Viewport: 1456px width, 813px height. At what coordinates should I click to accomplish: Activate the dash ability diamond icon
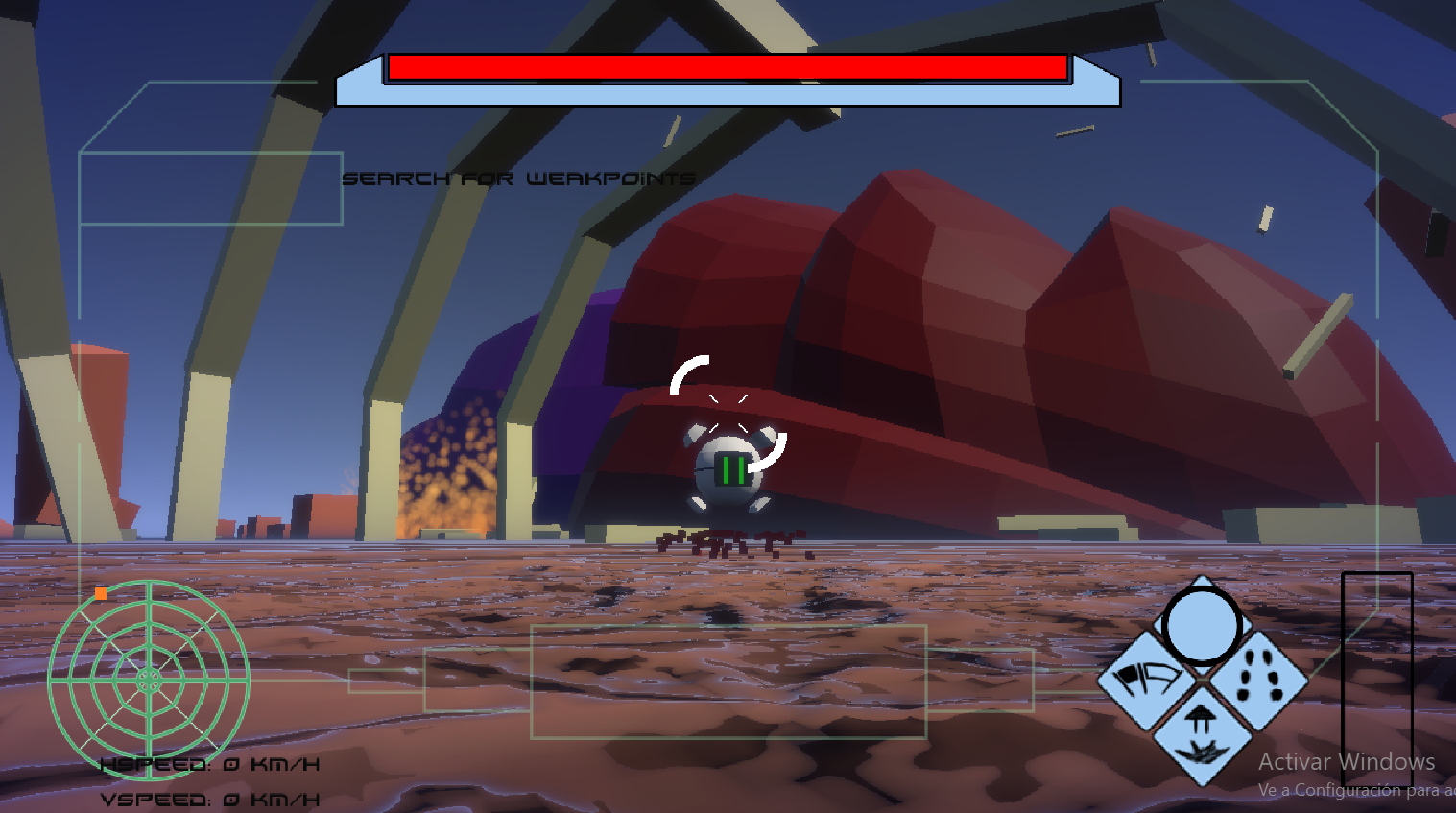pyautogui.click(x=1148, y=680)
